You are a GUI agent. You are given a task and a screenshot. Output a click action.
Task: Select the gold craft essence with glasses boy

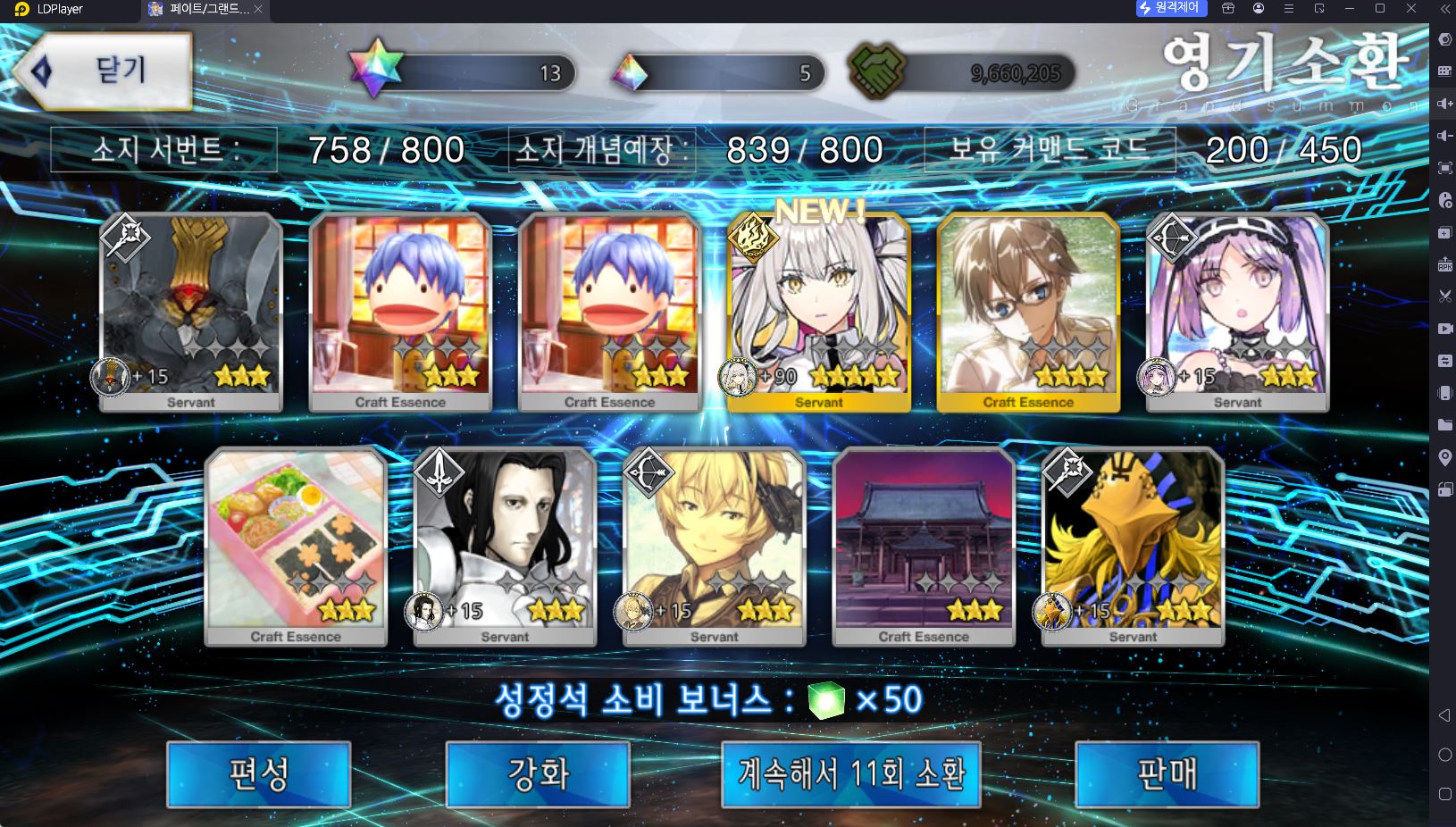[x=1028, y=313]
